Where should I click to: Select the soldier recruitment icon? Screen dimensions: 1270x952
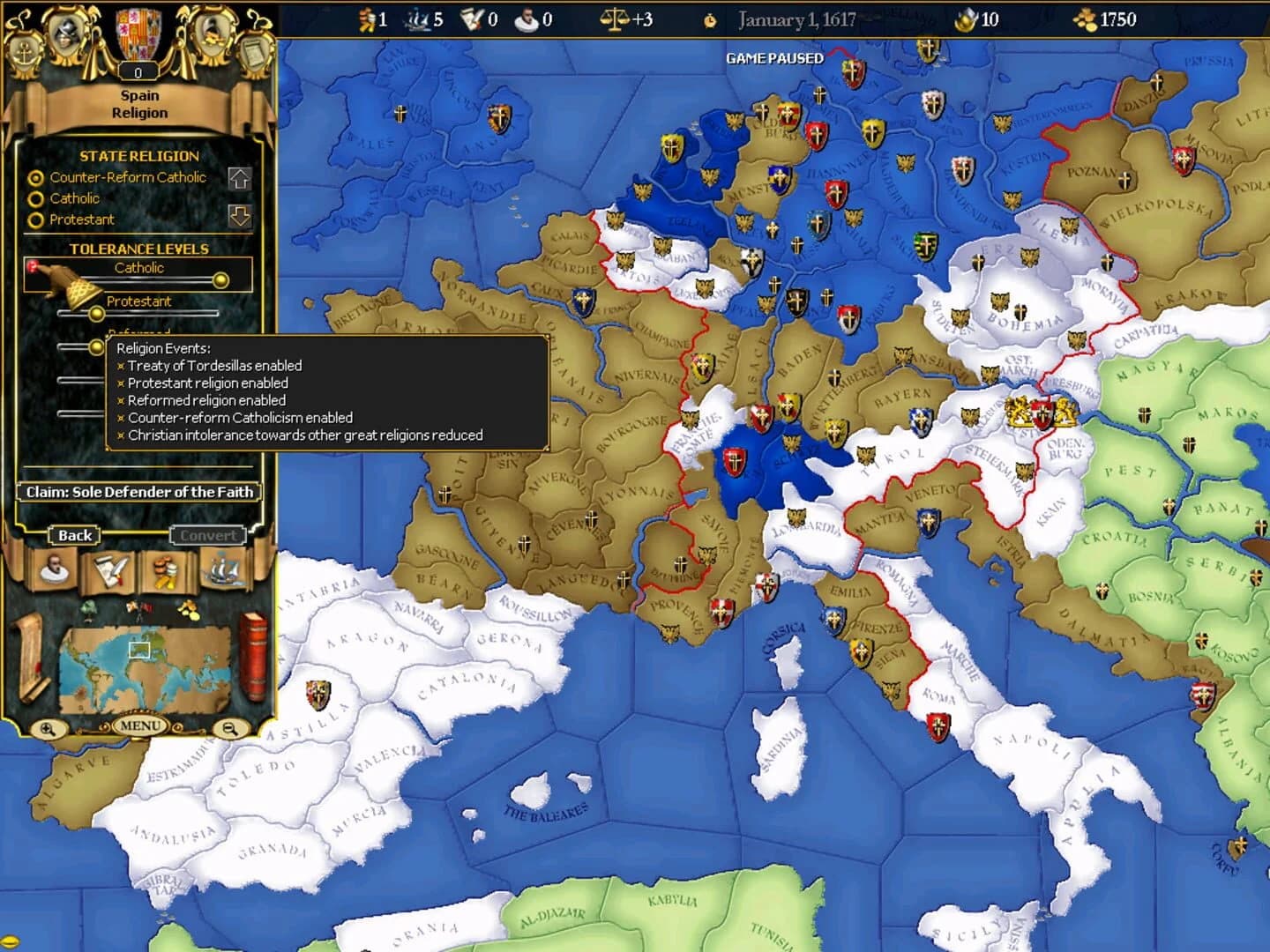137,609
